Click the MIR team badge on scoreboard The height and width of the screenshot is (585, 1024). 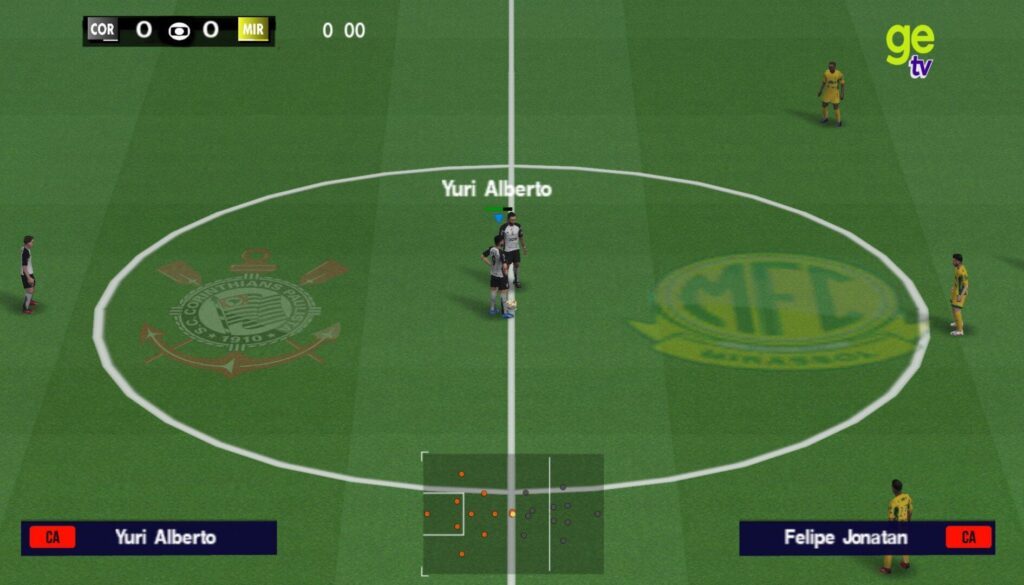253,30
